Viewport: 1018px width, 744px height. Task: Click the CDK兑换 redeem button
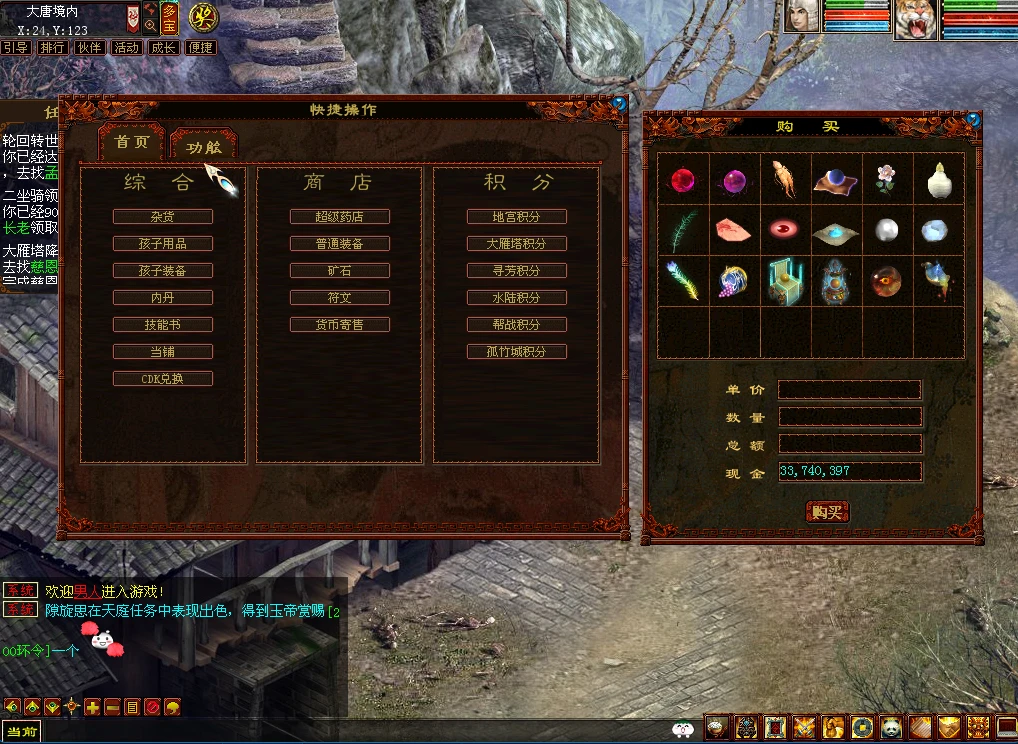[163, 379]
